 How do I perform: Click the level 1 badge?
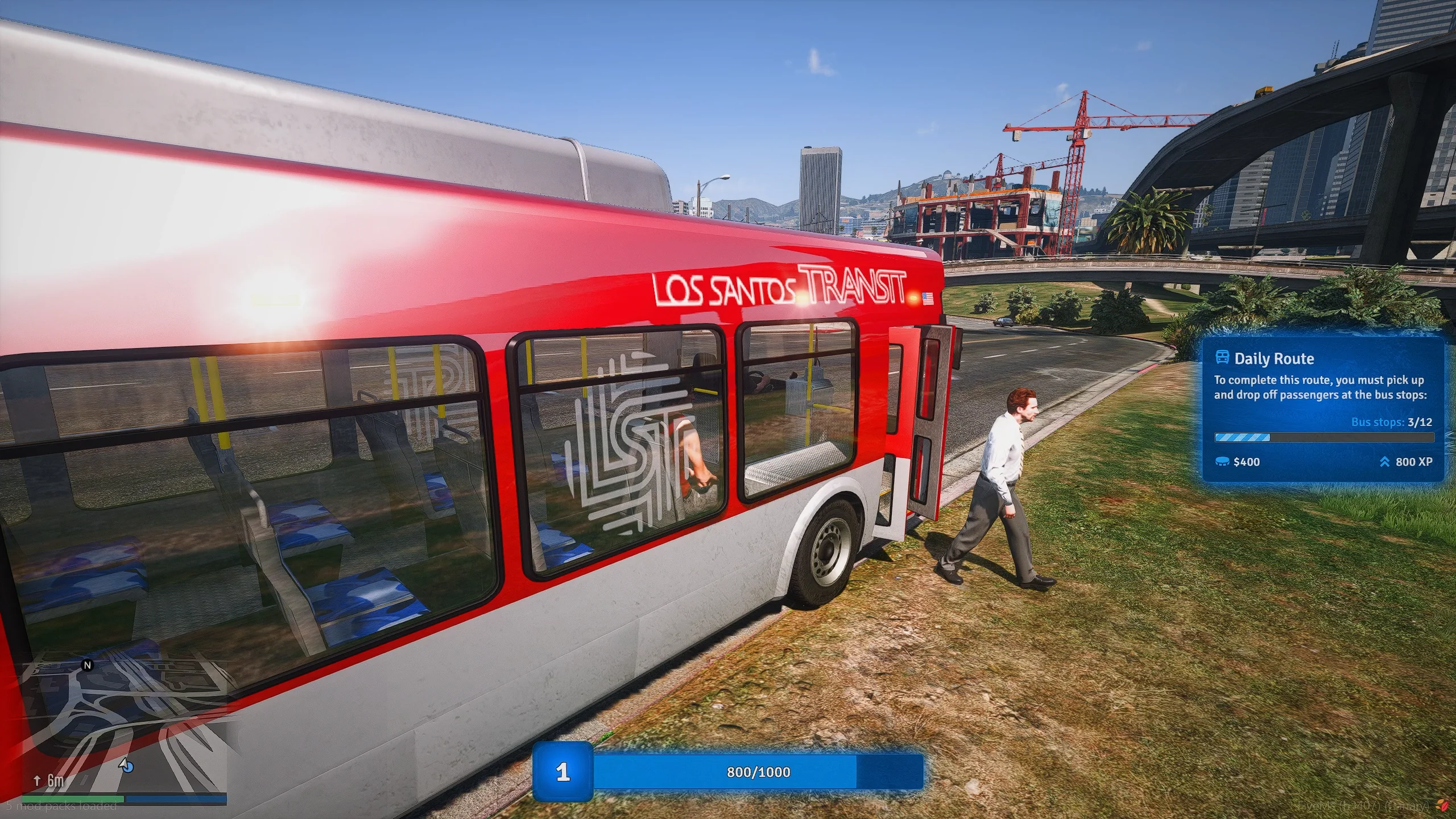[x=562, y=772]
